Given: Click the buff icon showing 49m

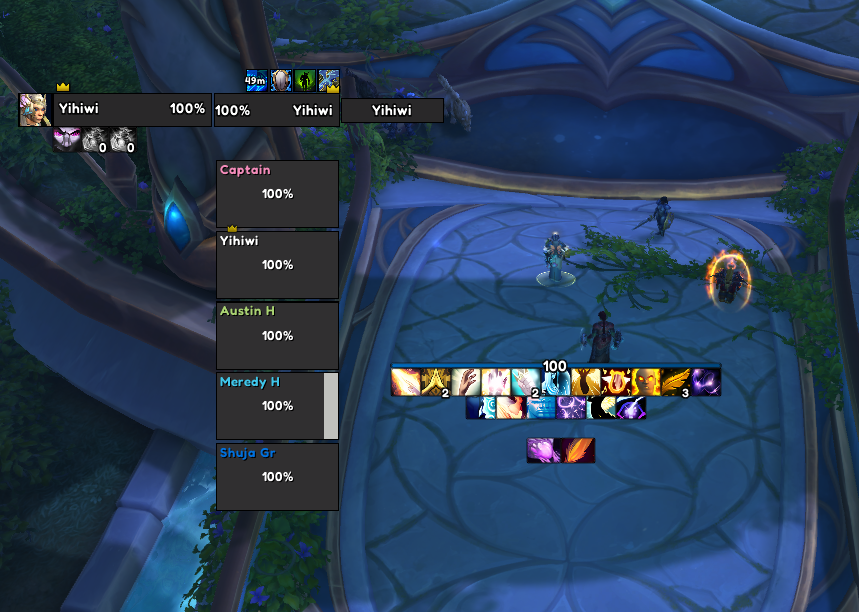Looking at the screenshot, I should [257, 80].
